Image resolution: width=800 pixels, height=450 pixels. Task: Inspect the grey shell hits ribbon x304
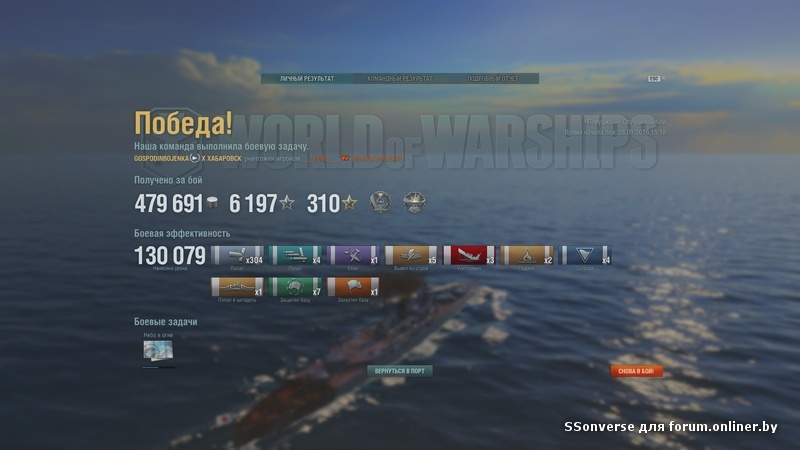click(238, 255)
